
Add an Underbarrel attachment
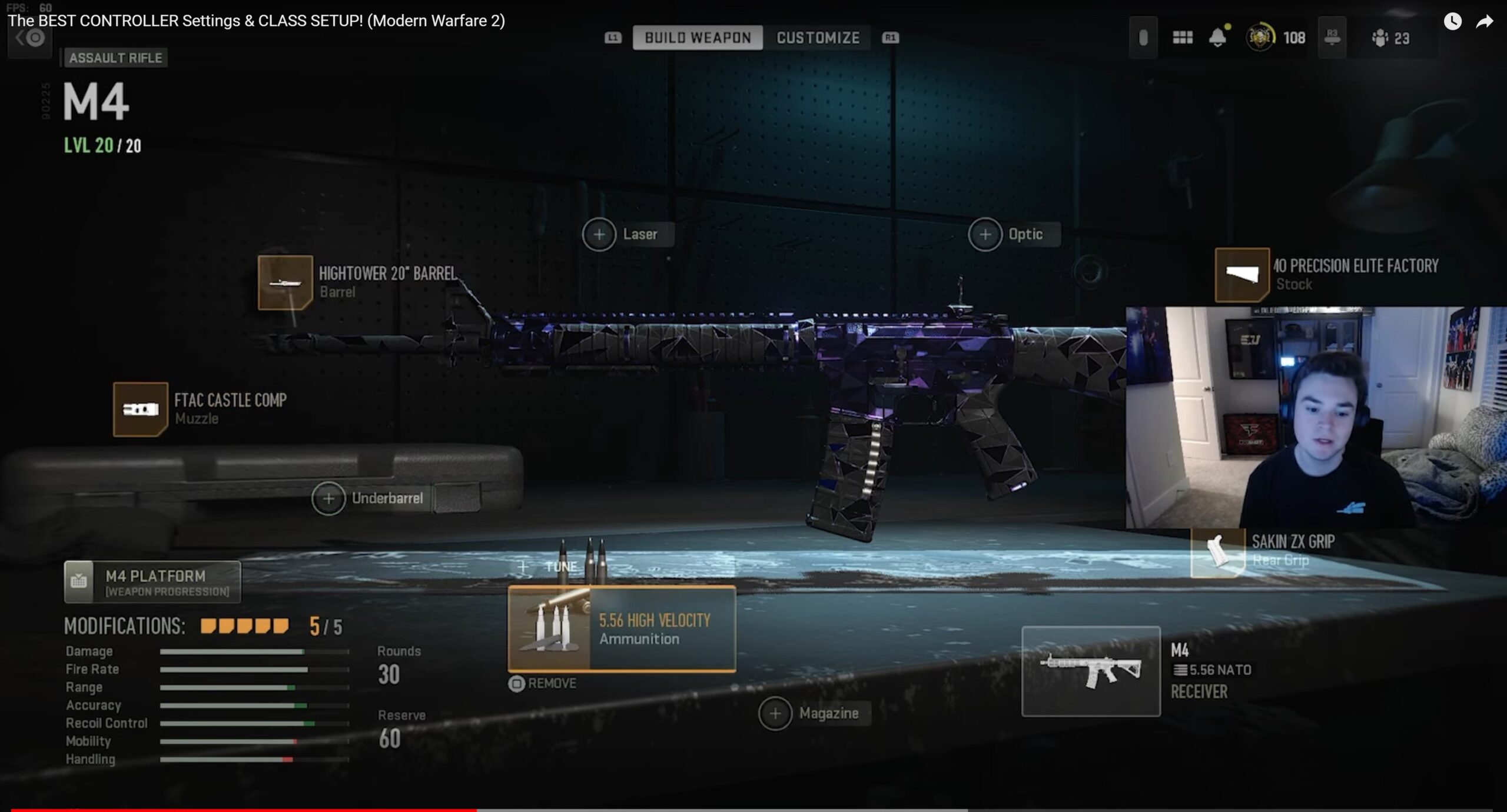point(328,498)
